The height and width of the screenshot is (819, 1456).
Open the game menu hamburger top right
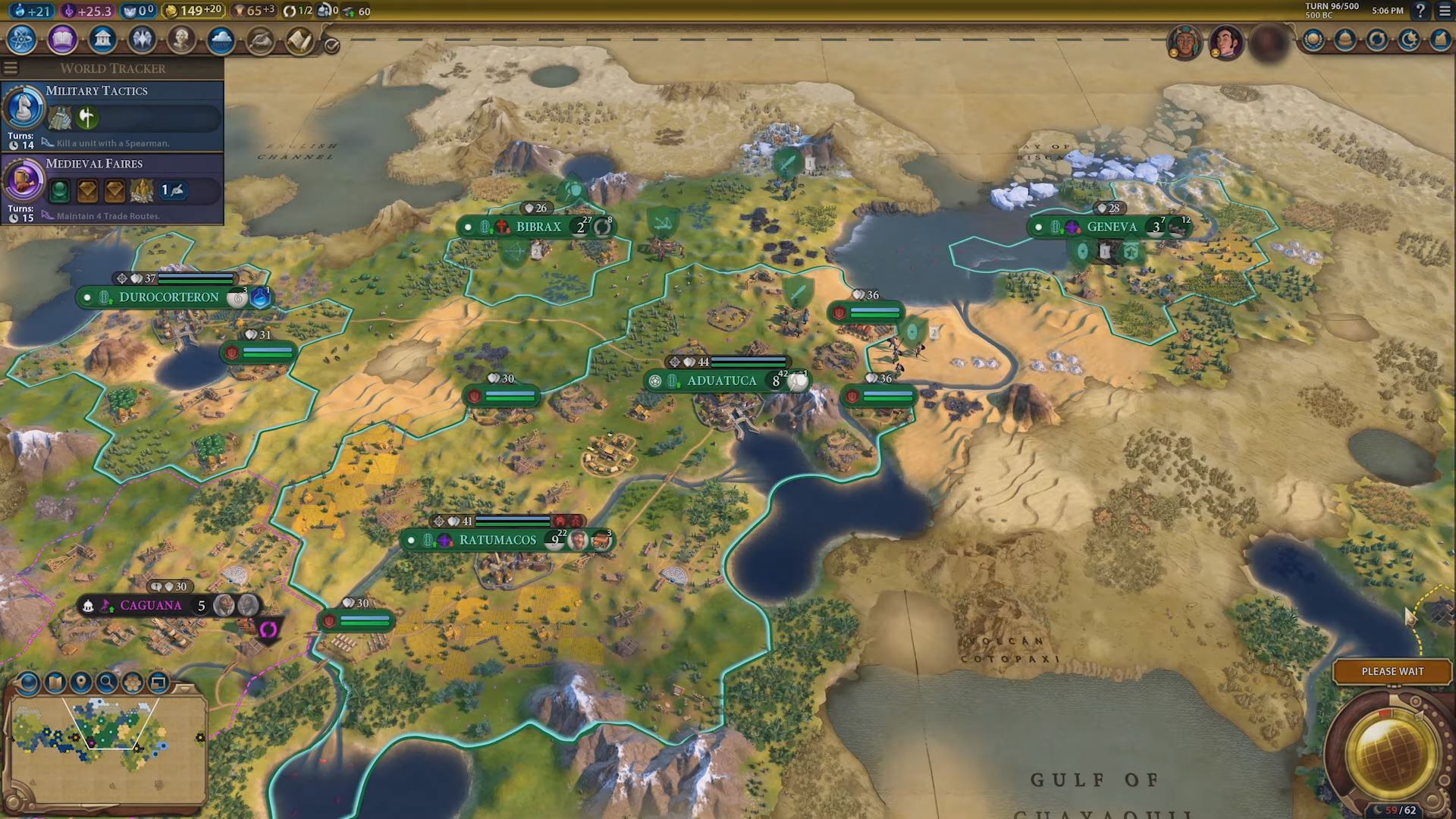(x=1445, y=11)
